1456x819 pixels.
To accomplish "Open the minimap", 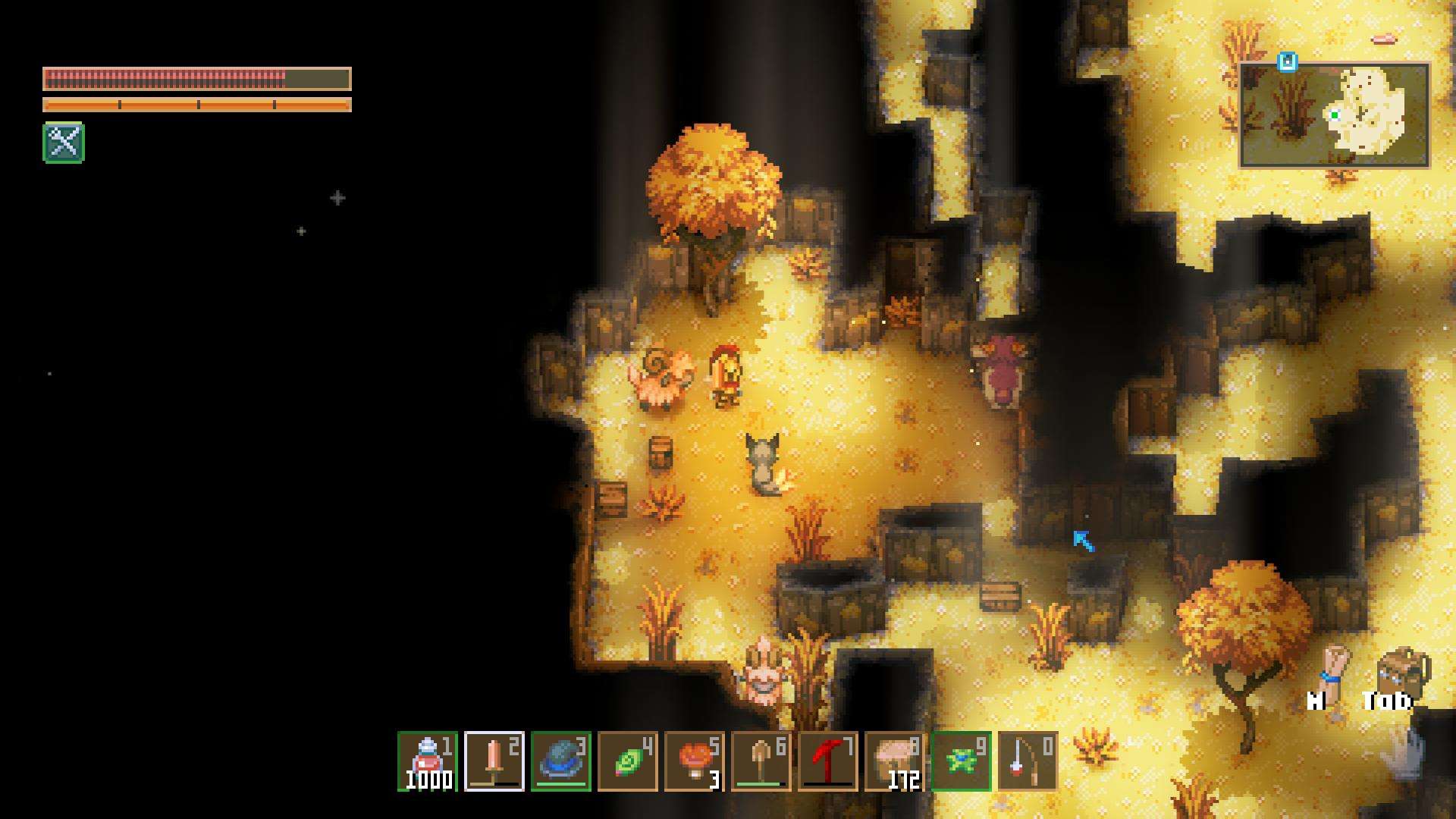I will tap(1335, 115).
